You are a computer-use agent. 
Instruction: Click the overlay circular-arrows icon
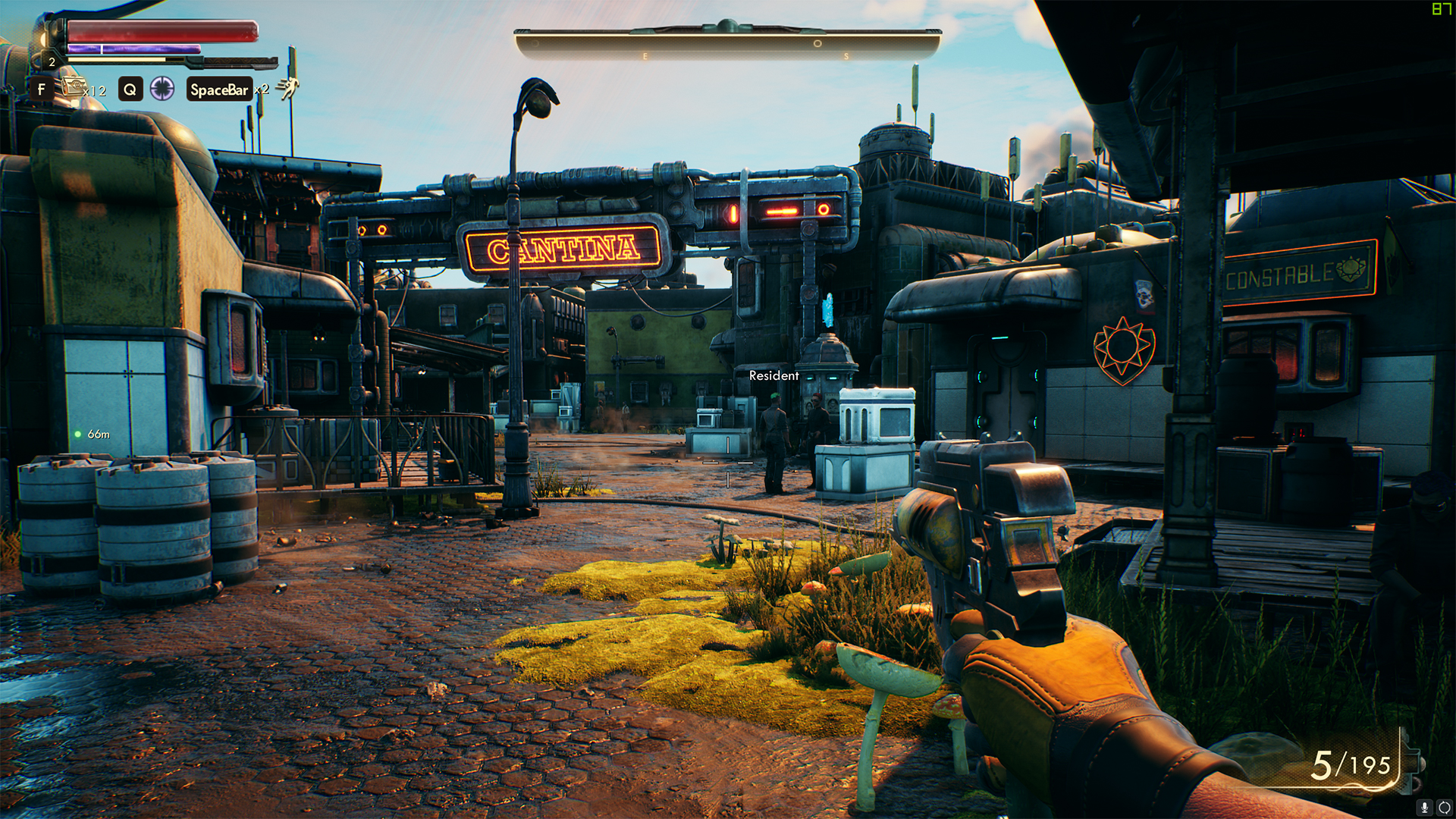pyautogui.click(x=1445, y=808)
